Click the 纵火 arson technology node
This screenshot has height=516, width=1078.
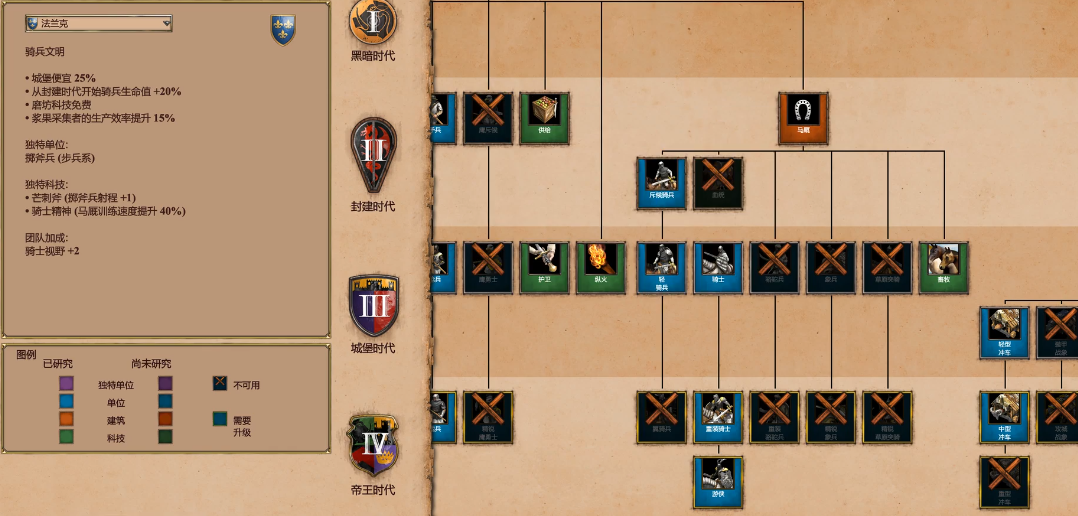(601, 267)
